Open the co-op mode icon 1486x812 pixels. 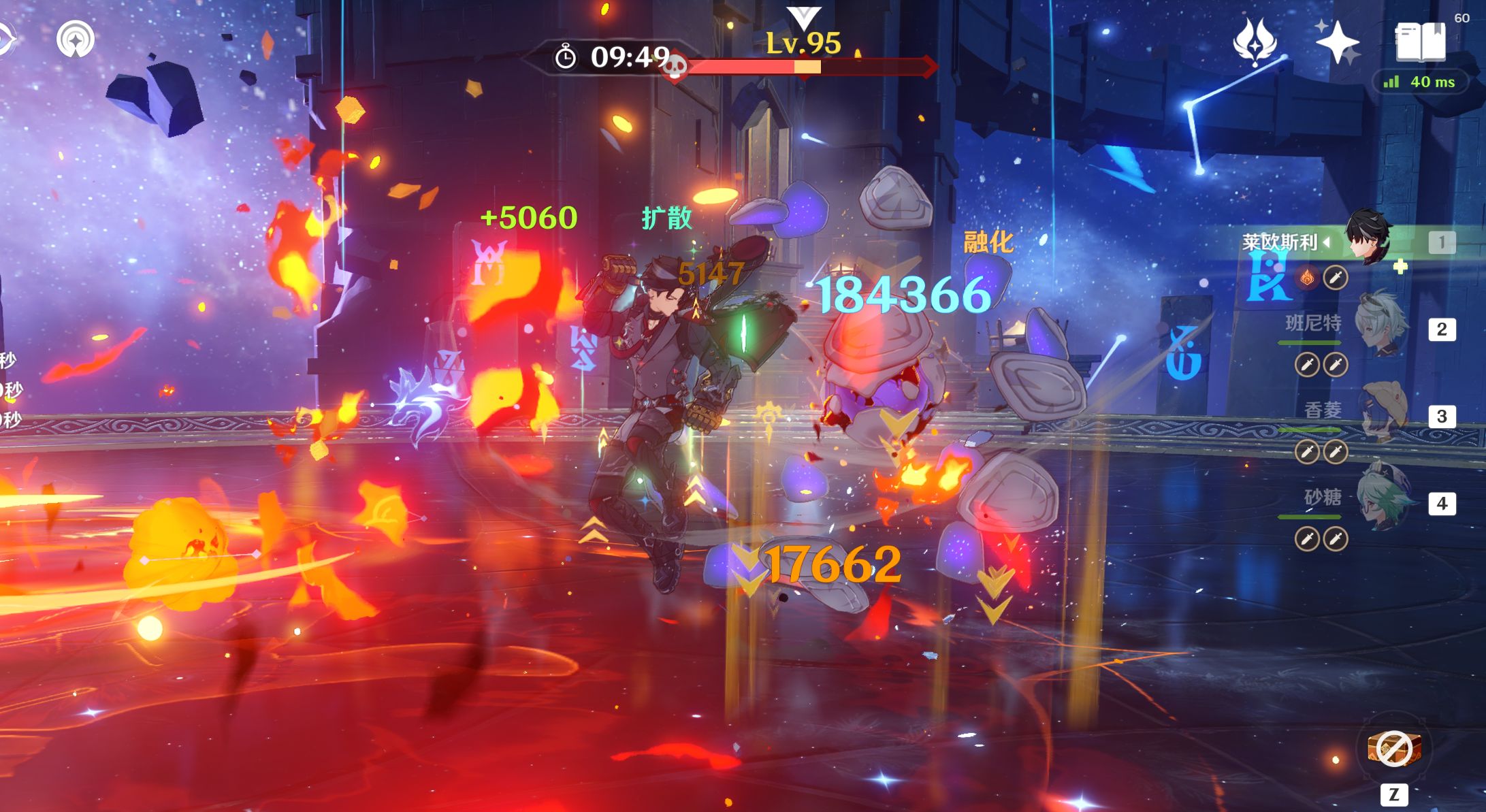(x=76, y=39)
